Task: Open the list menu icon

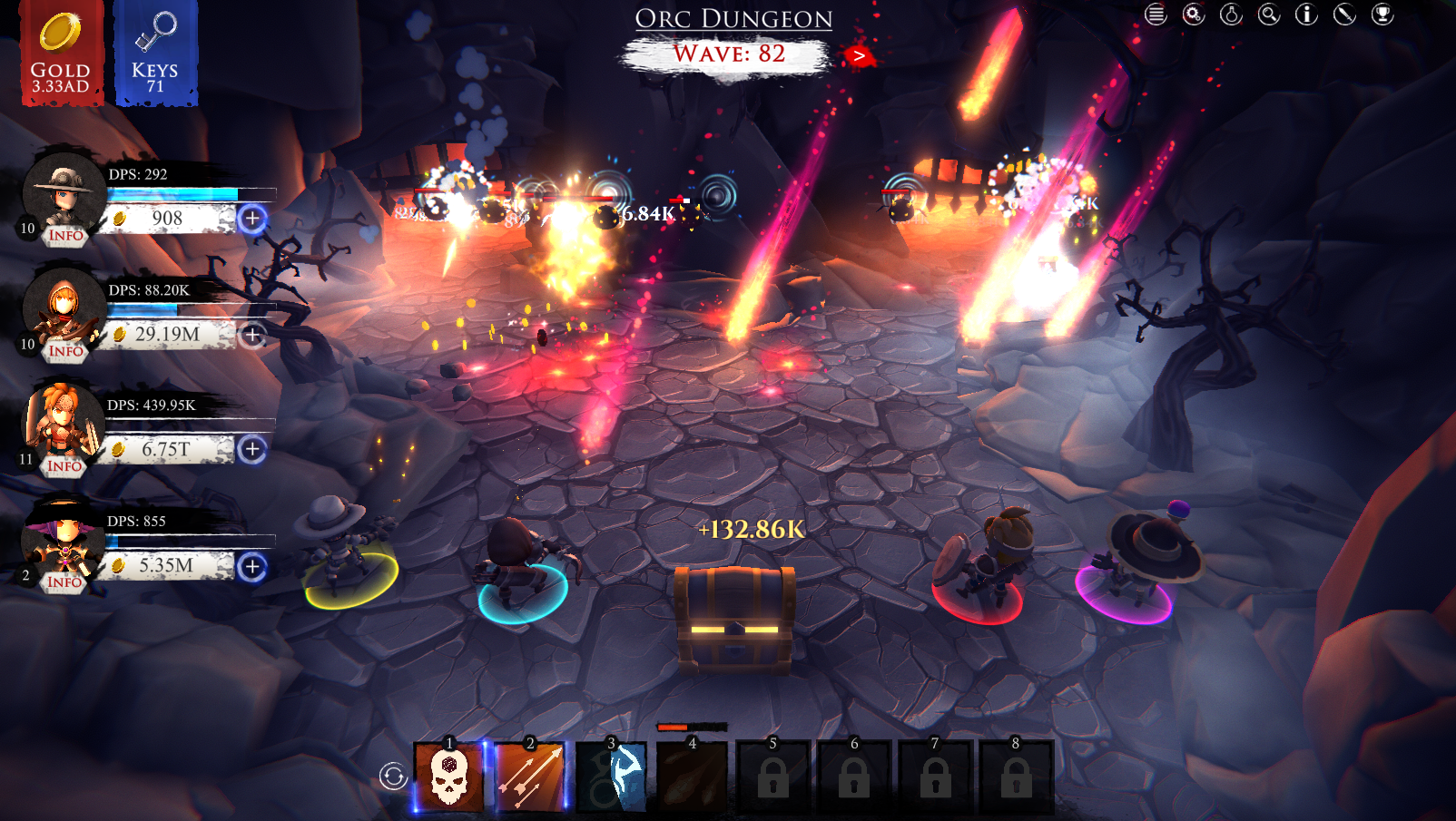Action: point(1155,15)
